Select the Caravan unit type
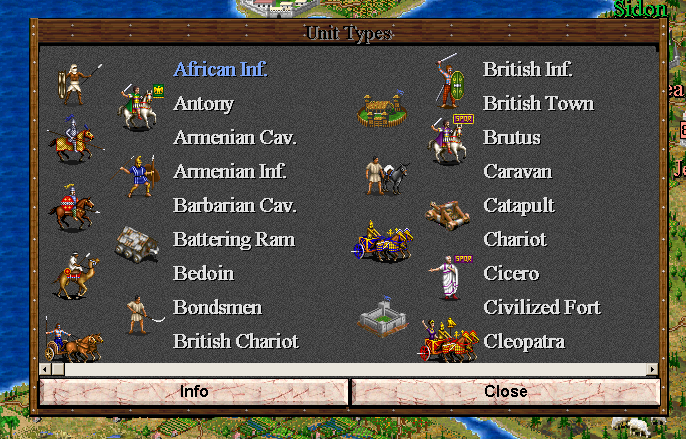Image resolution: width=686 pixels, height=439 pixels. pos(518,171)
